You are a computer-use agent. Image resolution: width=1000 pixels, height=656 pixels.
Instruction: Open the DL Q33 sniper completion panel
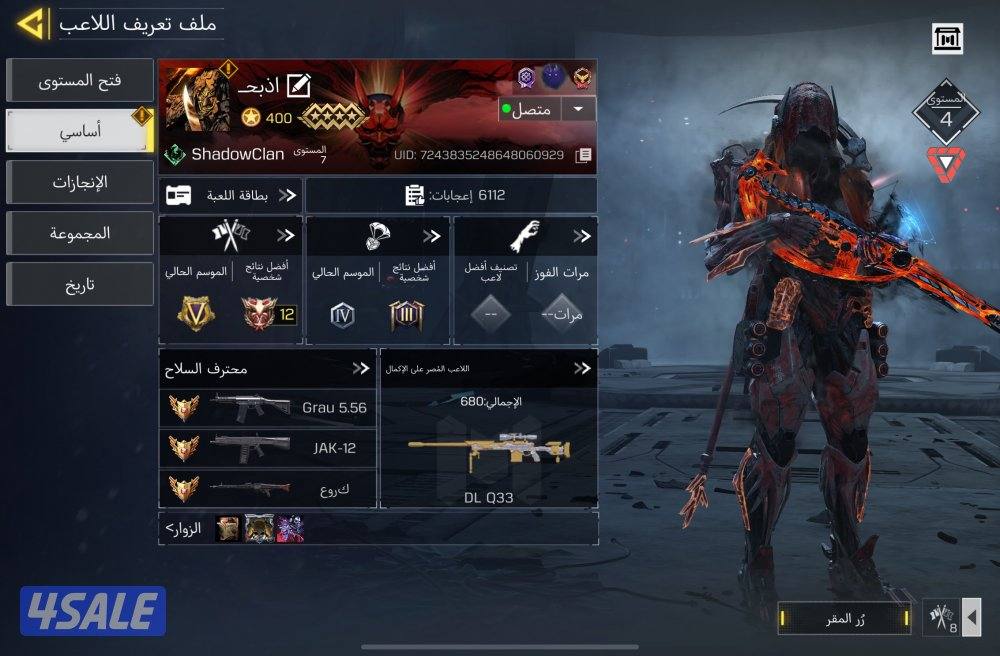tap(488, 440)
